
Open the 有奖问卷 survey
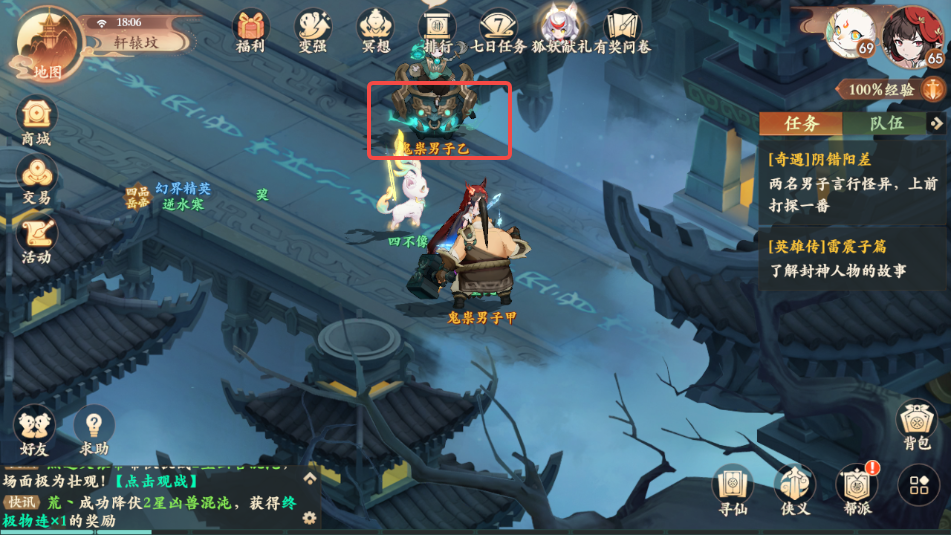622,28
